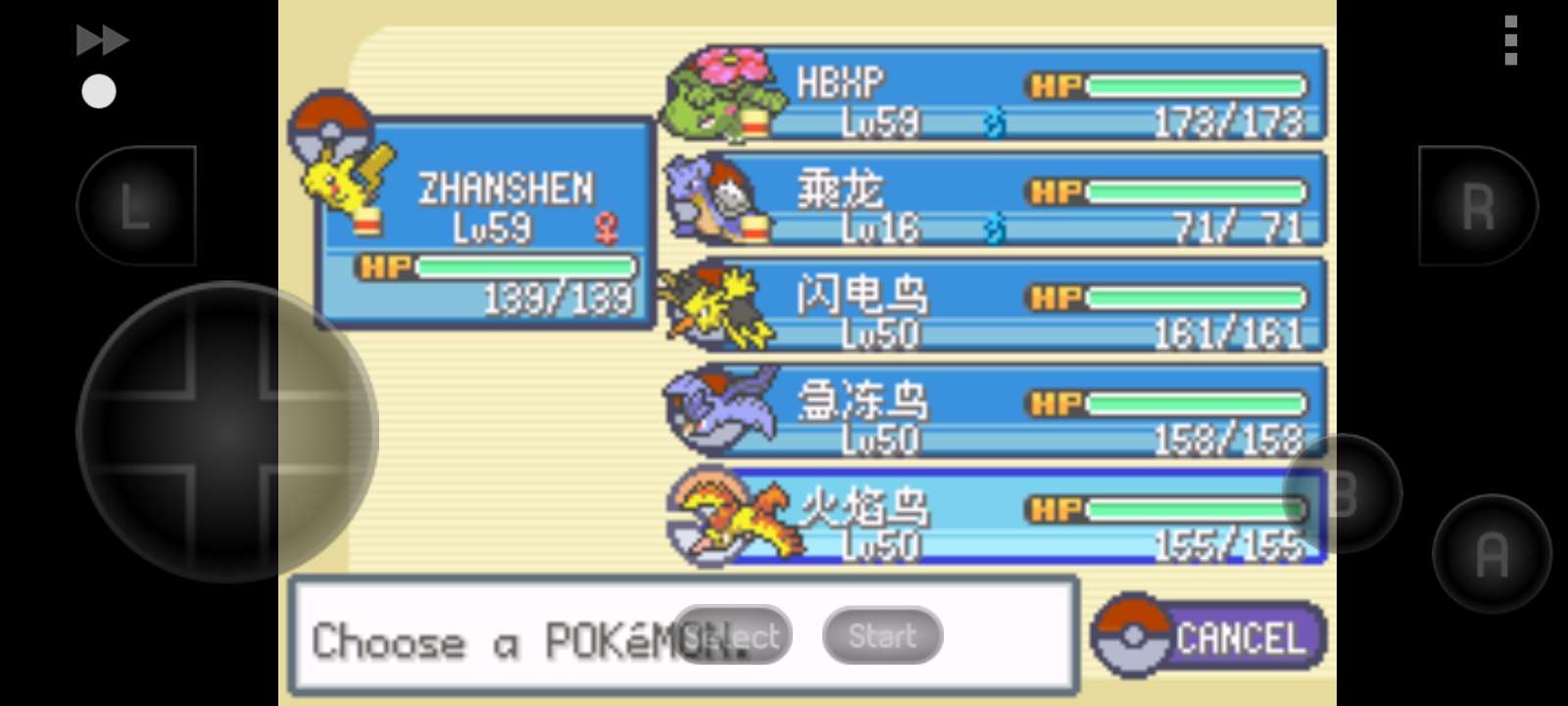Open the three-dot emulator menu

(x=1511, y=40)
